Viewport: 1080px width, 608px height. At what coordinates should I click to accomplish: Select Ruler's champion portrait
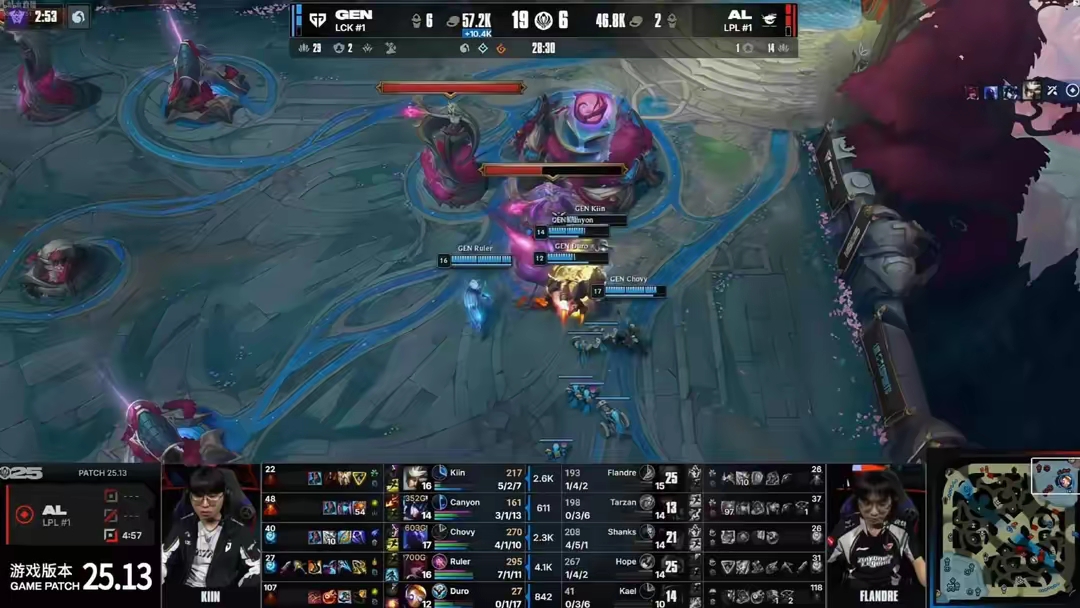pos(416,566)
